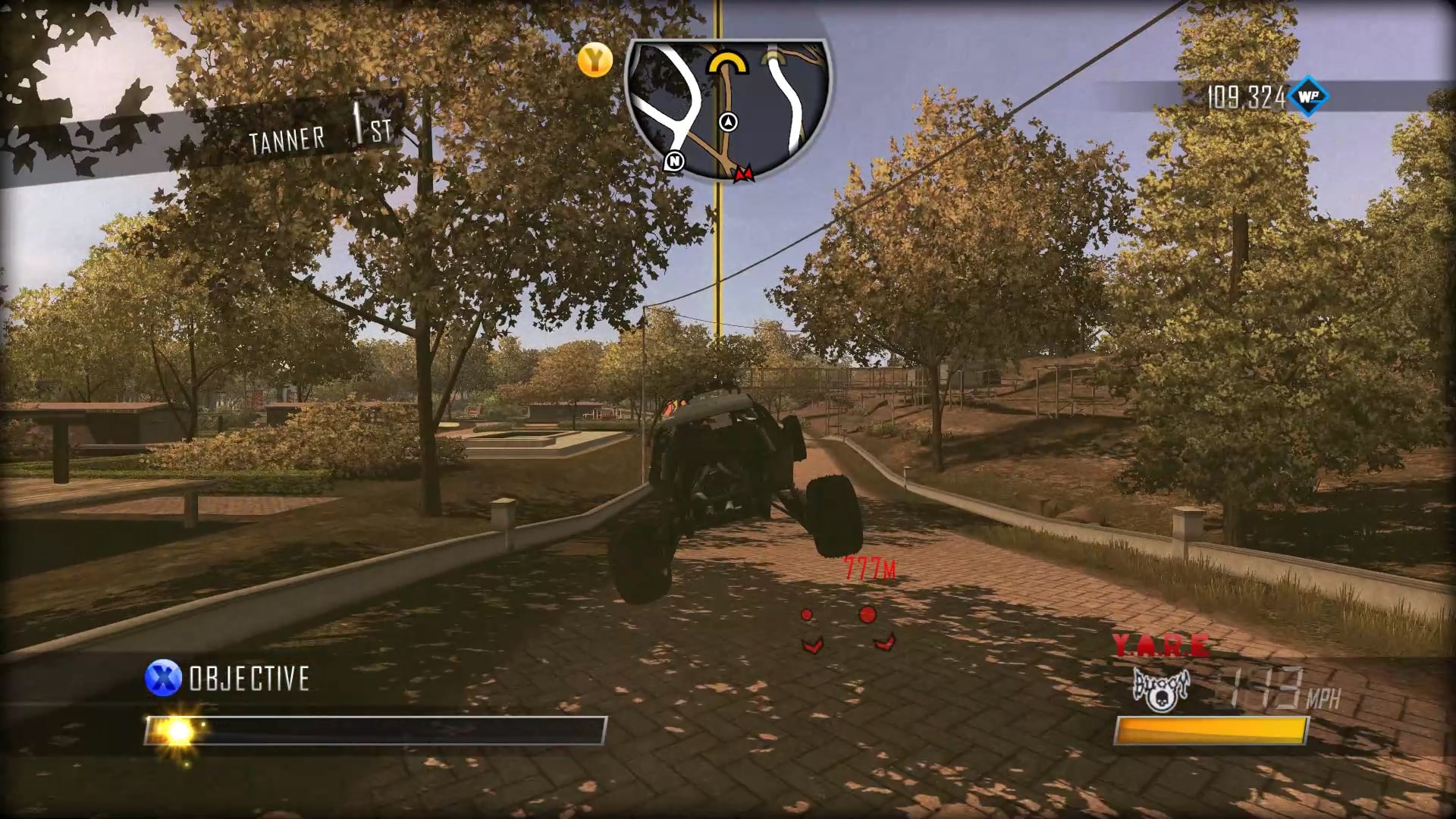Toggle the Tanner 1st position banner
Viewport: 1456px width, 819px height.
point(318,133)
